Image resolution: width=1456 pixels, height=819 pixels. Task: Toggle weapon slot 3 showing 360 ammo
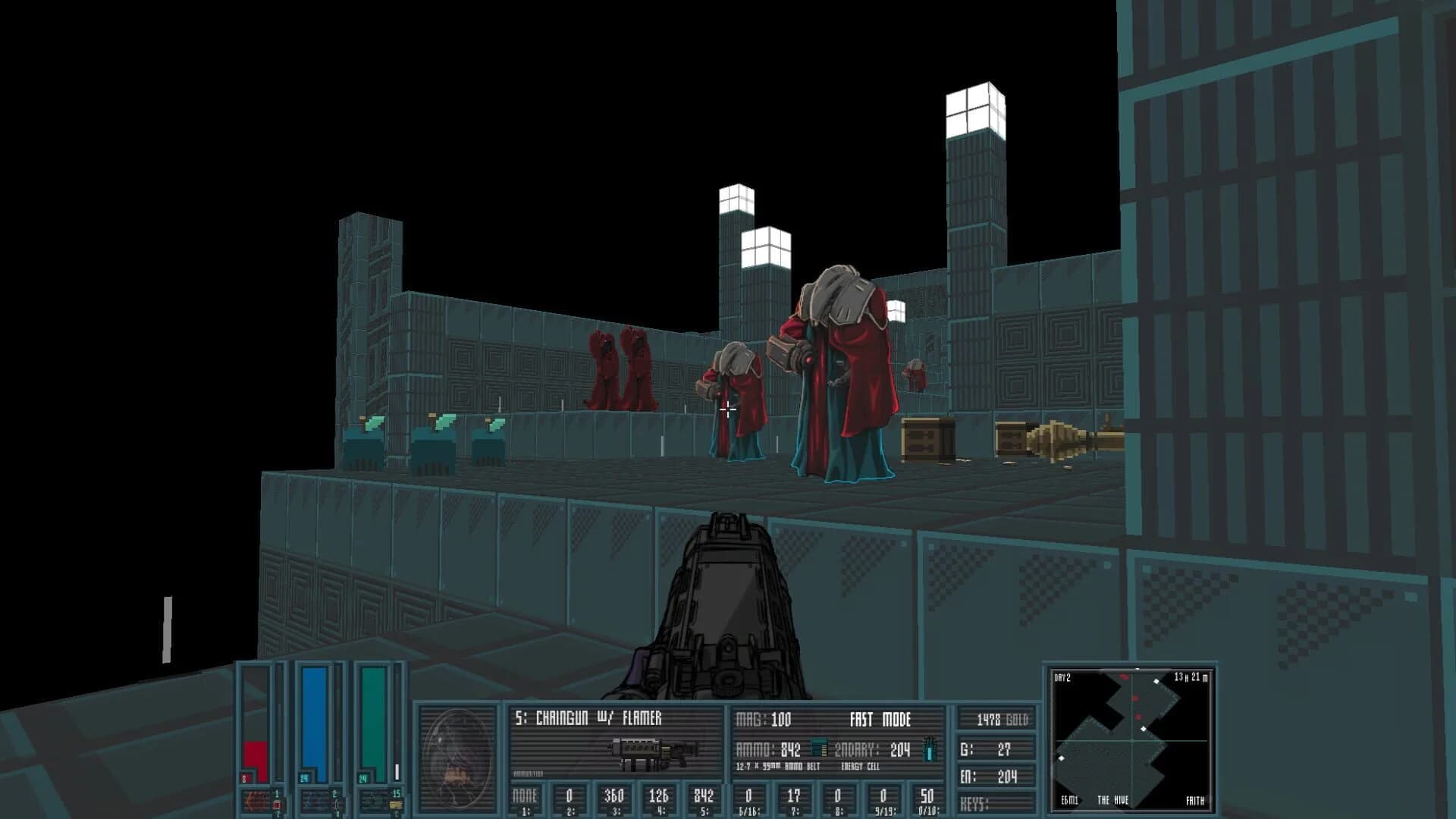(614, 800)
